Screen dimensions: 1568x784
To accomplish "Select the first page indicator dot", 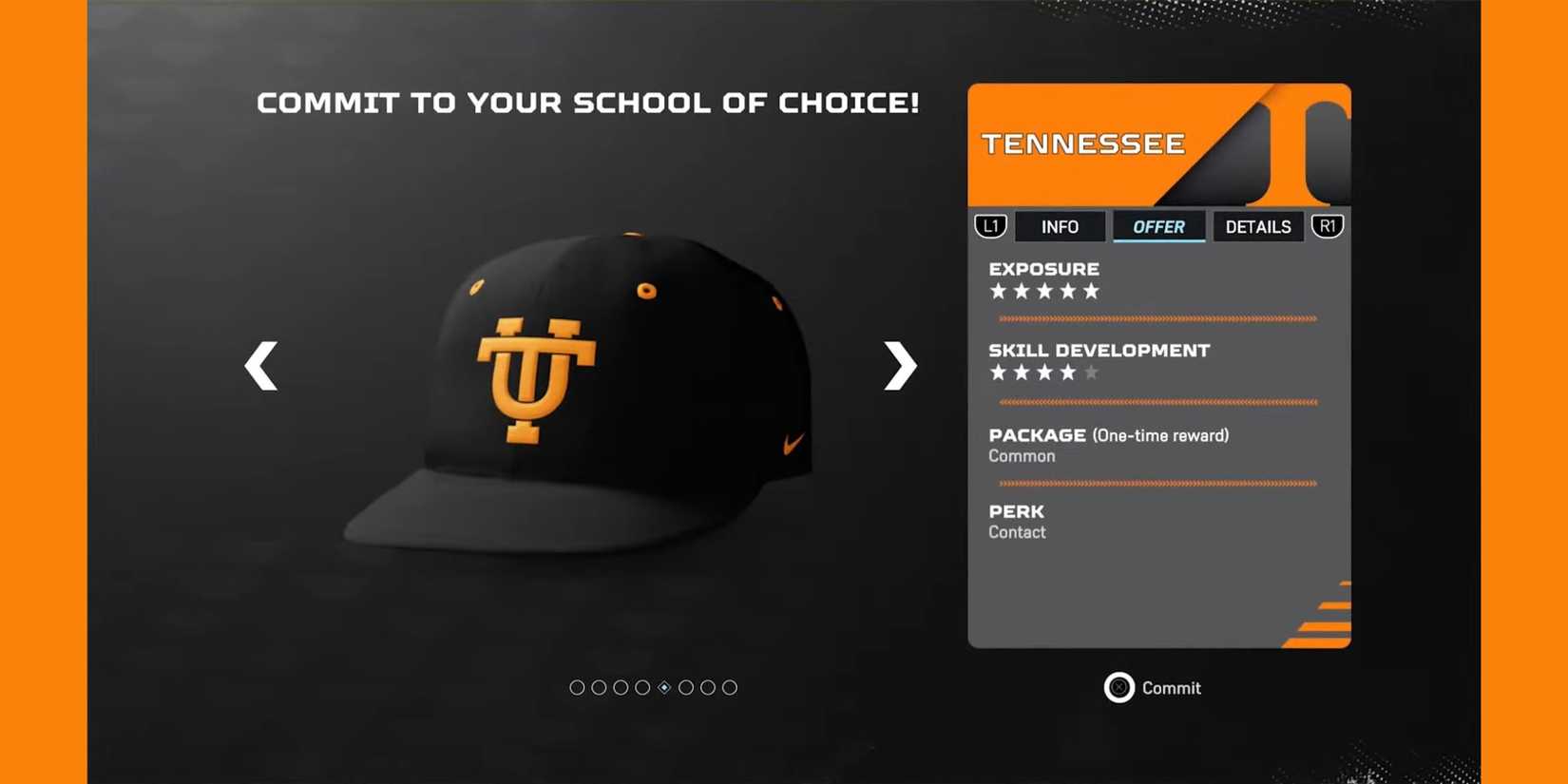I will 577,687.
